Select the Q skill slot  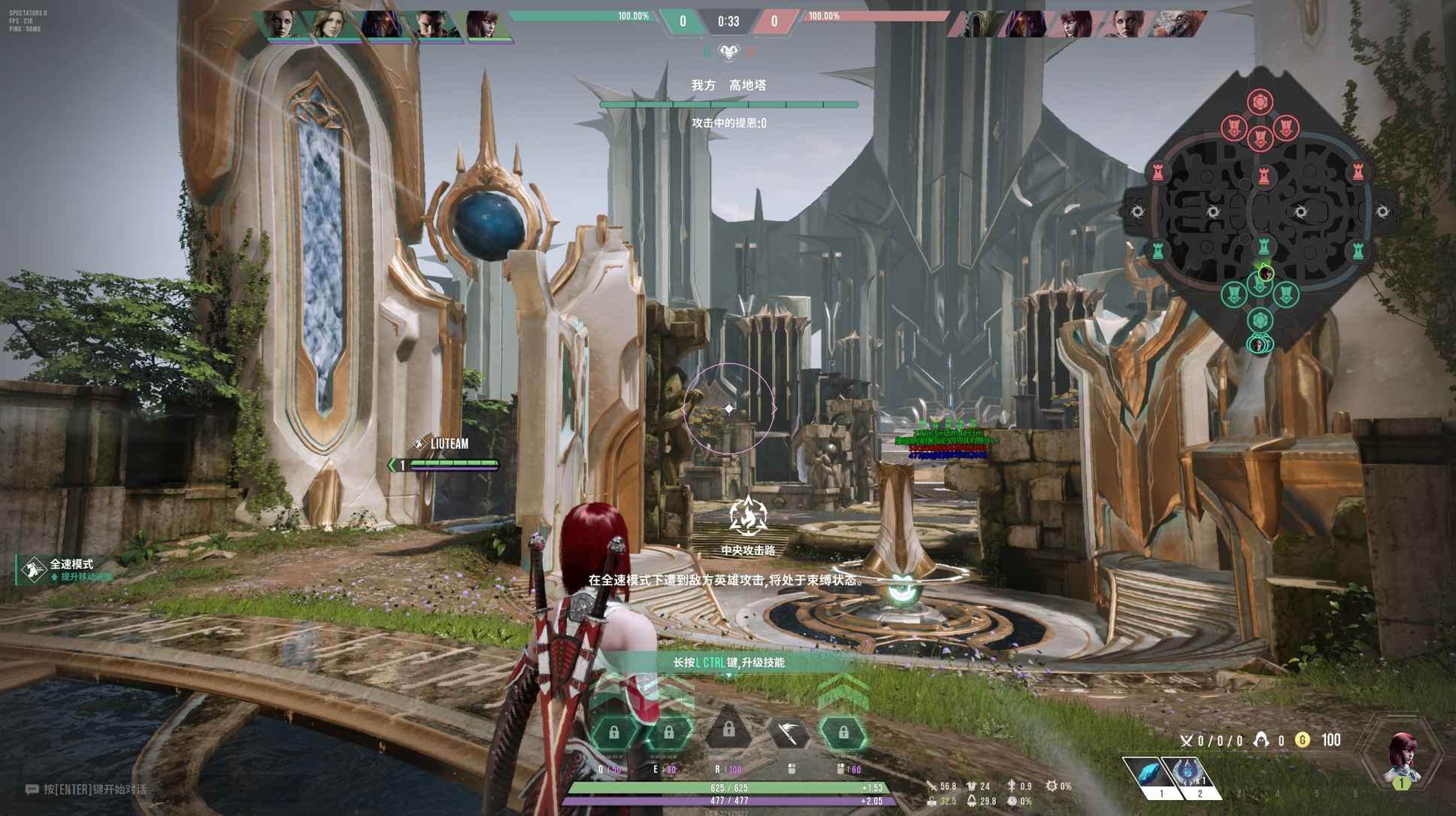click(x=614, y=733)
